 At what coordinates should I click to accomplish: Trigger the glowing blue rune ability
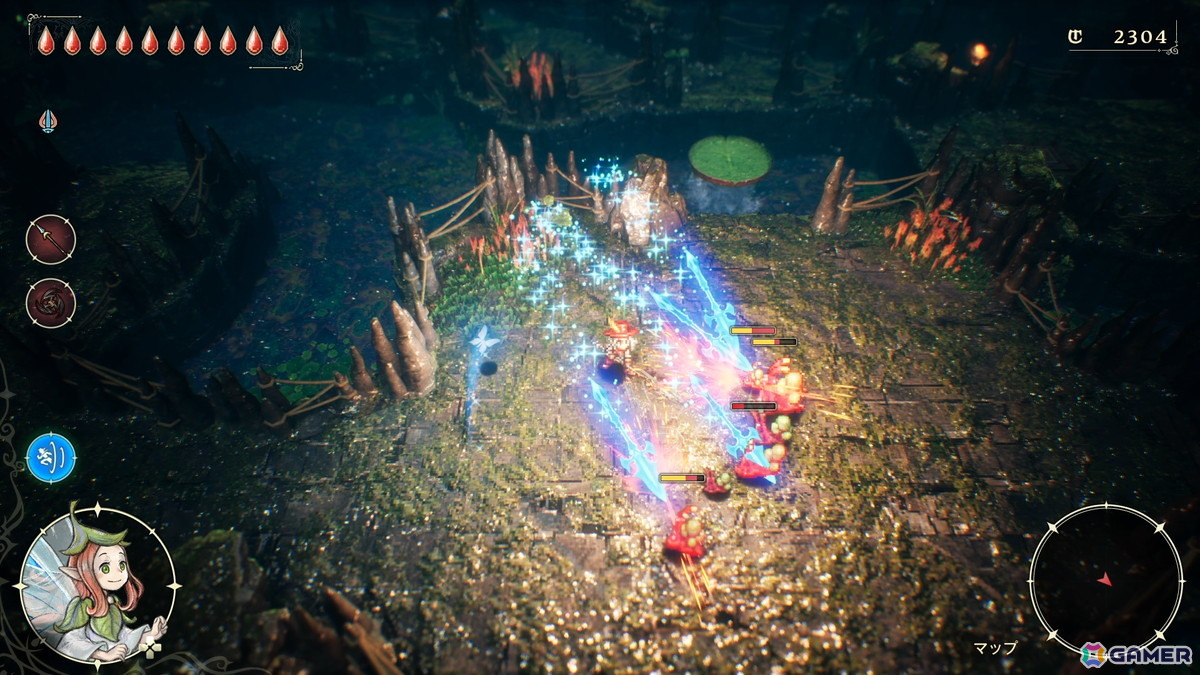[x=51, y=457]
